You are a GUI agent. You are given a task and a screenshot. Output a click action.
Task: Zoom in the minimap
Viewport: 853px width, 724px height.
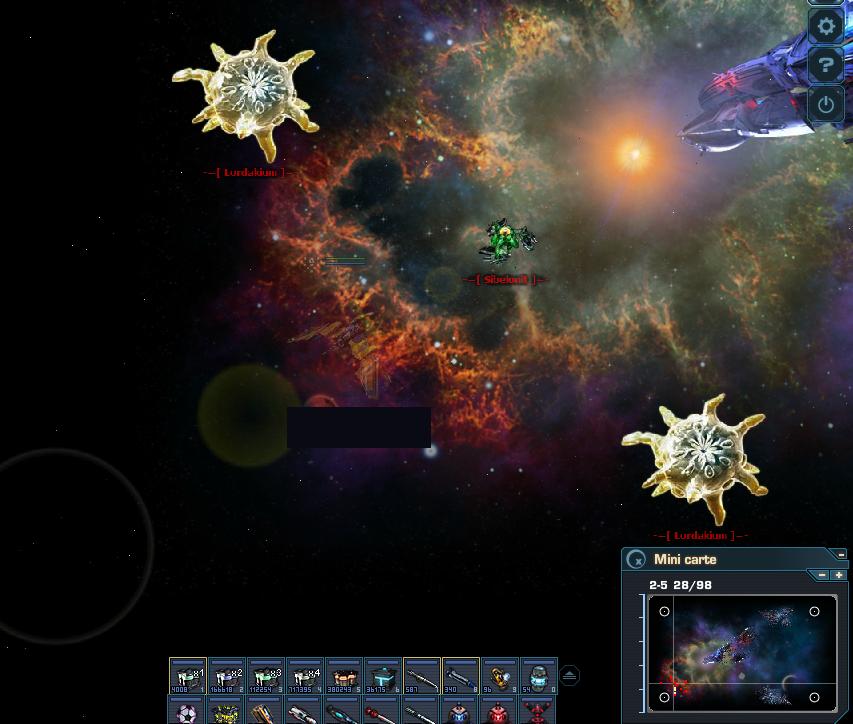pos(838,575)
